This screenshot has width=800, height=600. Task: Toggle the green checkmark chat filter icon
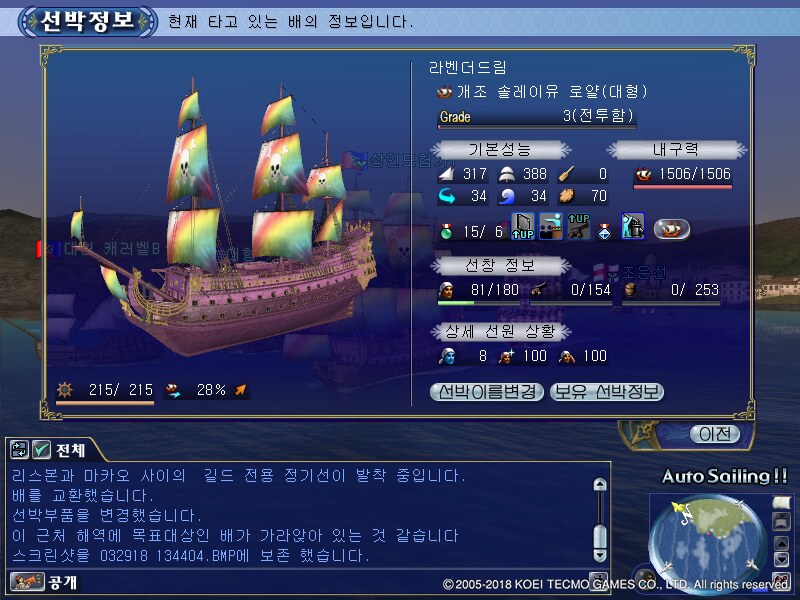point(41,449)
